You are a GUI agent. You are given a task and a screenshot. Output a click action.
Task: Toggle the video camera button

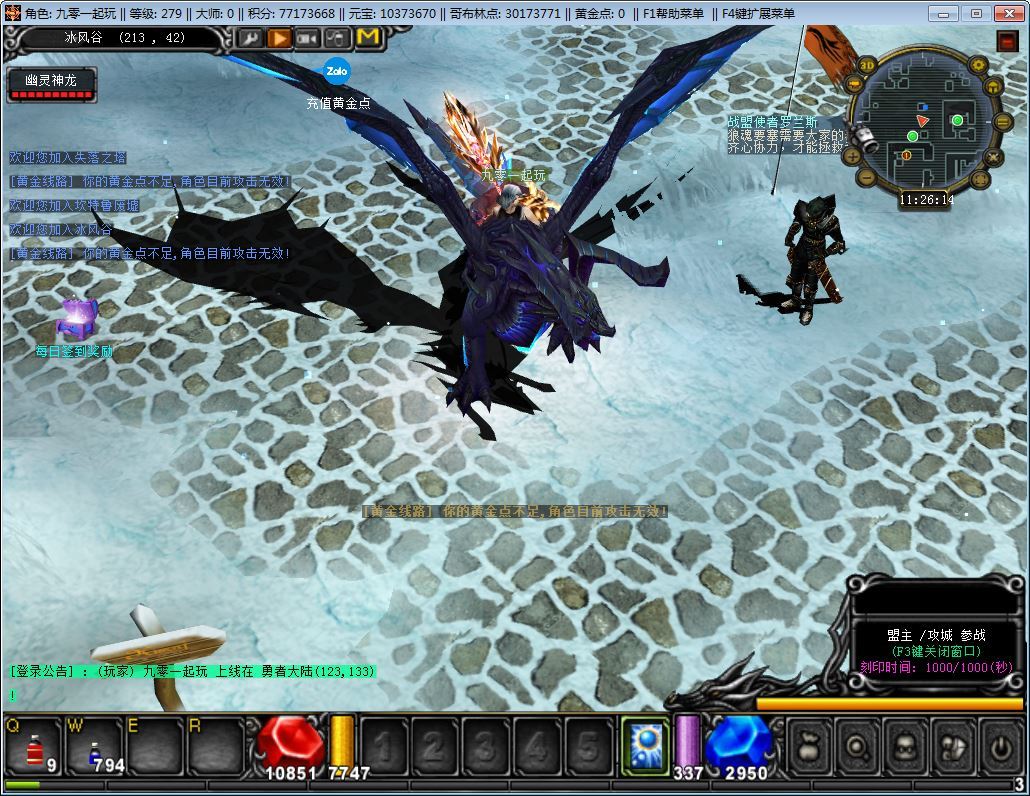click(309, 38)
